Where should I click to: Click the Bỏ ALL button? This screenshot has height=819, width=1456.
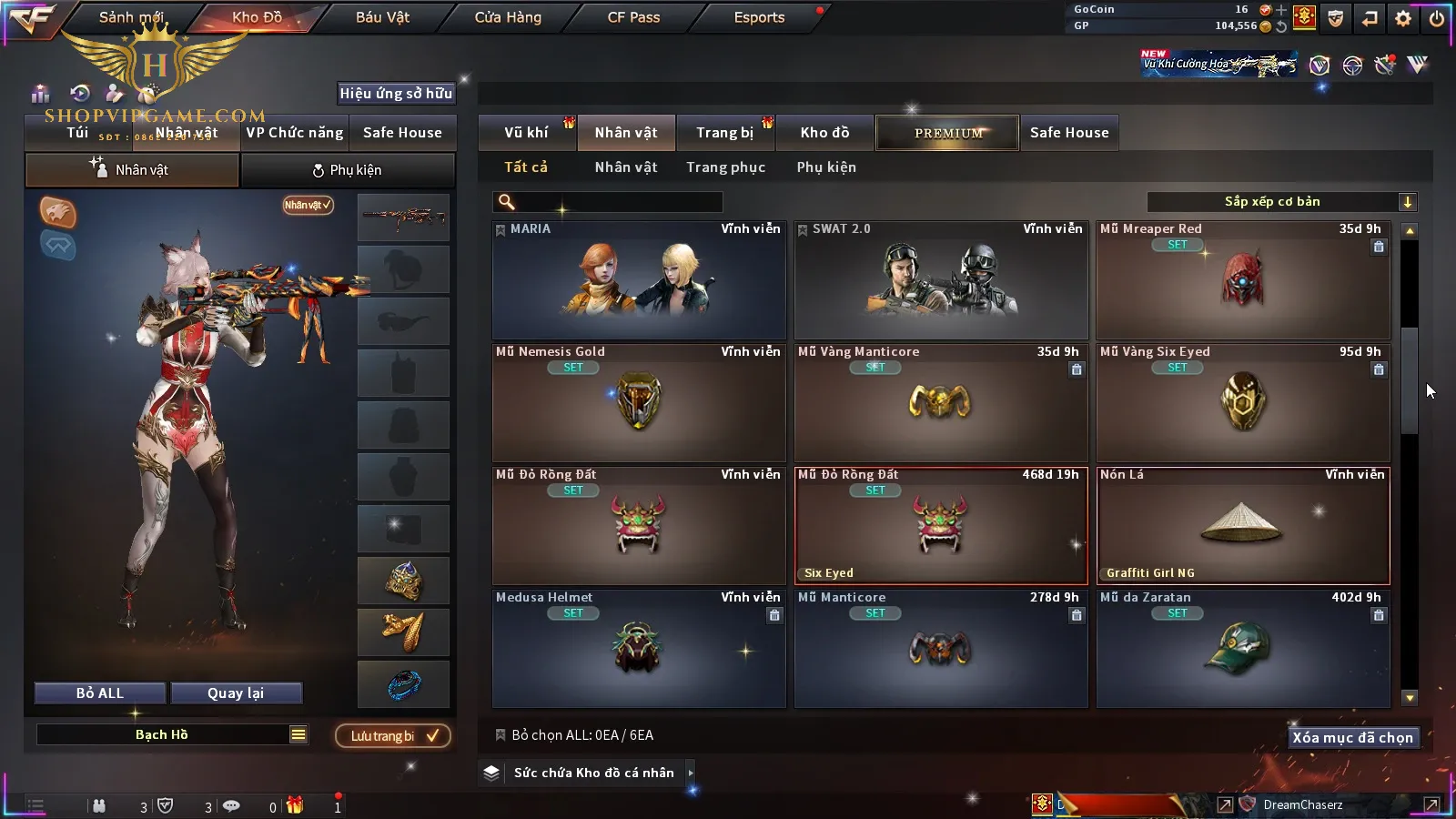pos(100,693)
